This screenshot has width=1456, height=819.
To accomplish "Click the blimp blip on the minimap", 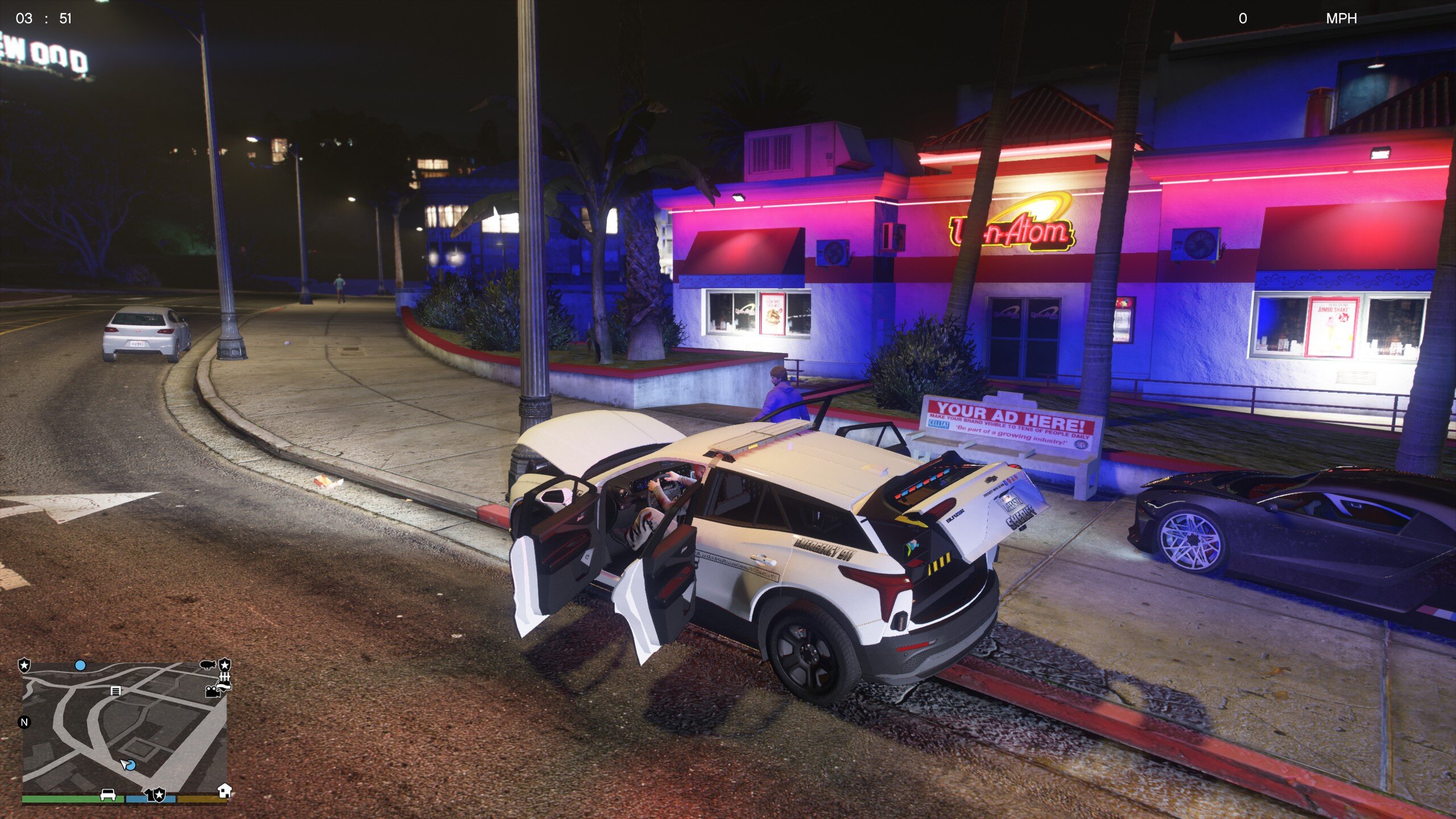I will point(208,664).
